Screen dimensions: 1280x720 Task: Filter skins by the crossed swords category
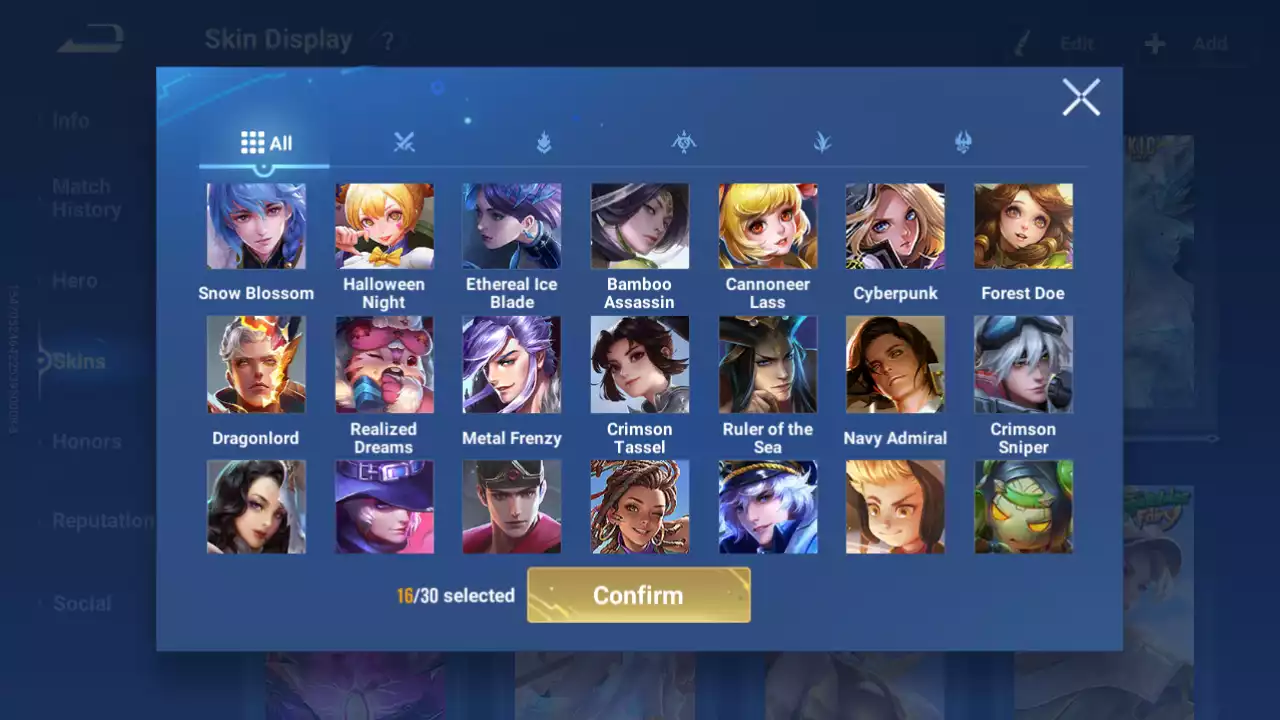point(404,143)
